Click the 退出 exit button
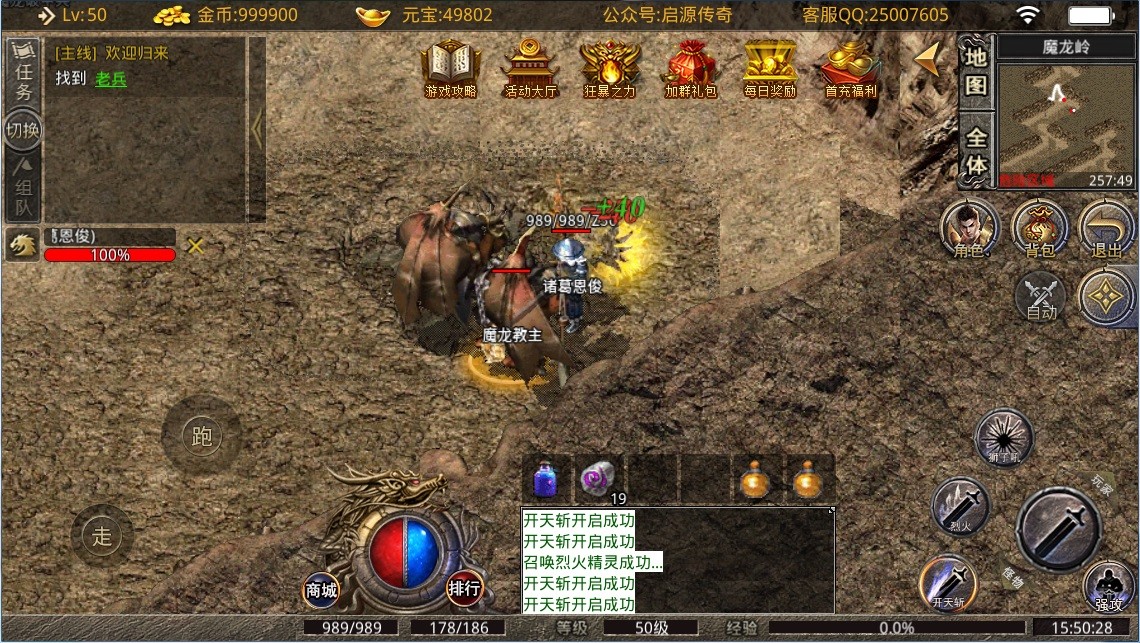Viewport: 1140px width, 643px height. [1107, 228]
